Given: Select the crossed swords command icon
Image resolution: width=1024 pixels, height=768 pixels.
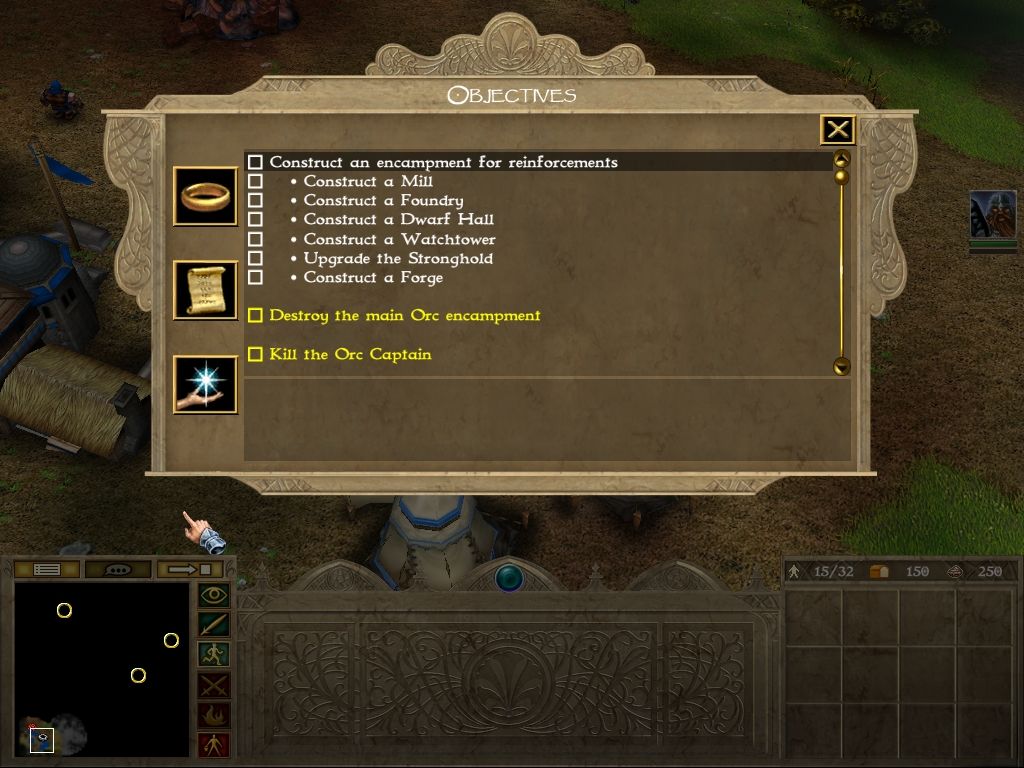Looking at the screenshot, I should click(x=214, y=685).
